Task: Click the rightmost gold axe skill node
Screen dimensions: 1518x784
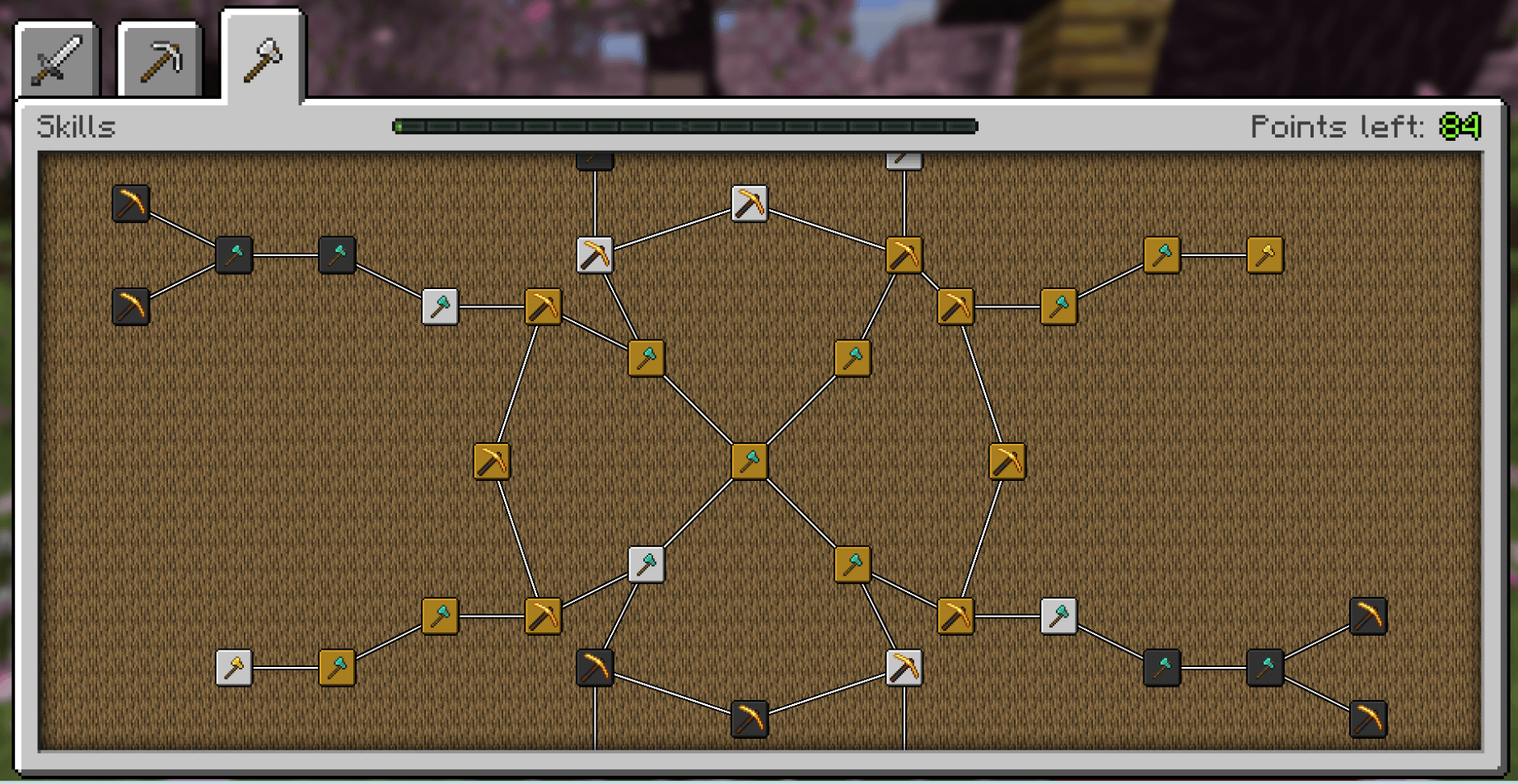Action: coord(1266,255)
